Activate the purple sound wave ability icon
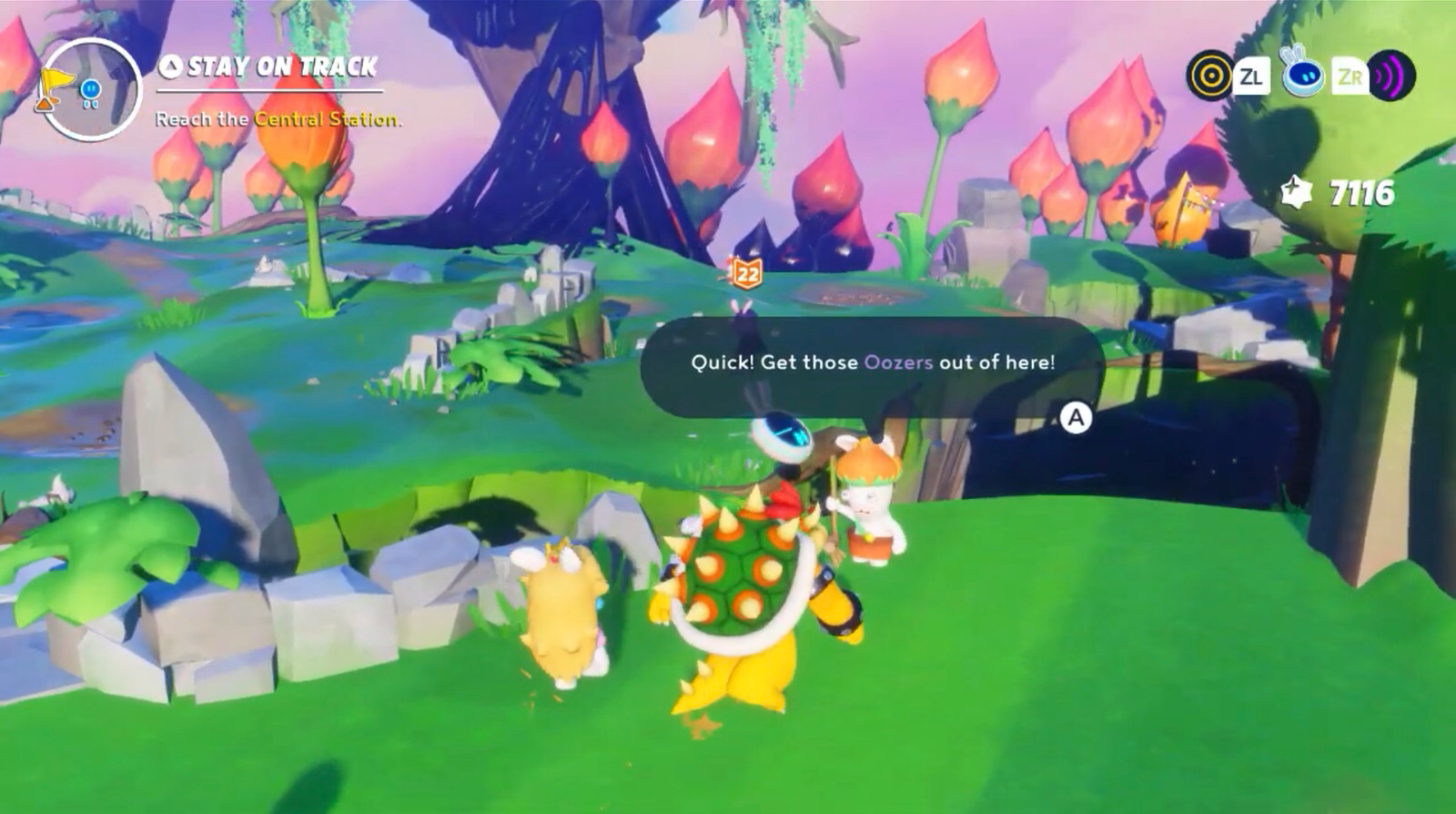 (x=1391, y=76)
